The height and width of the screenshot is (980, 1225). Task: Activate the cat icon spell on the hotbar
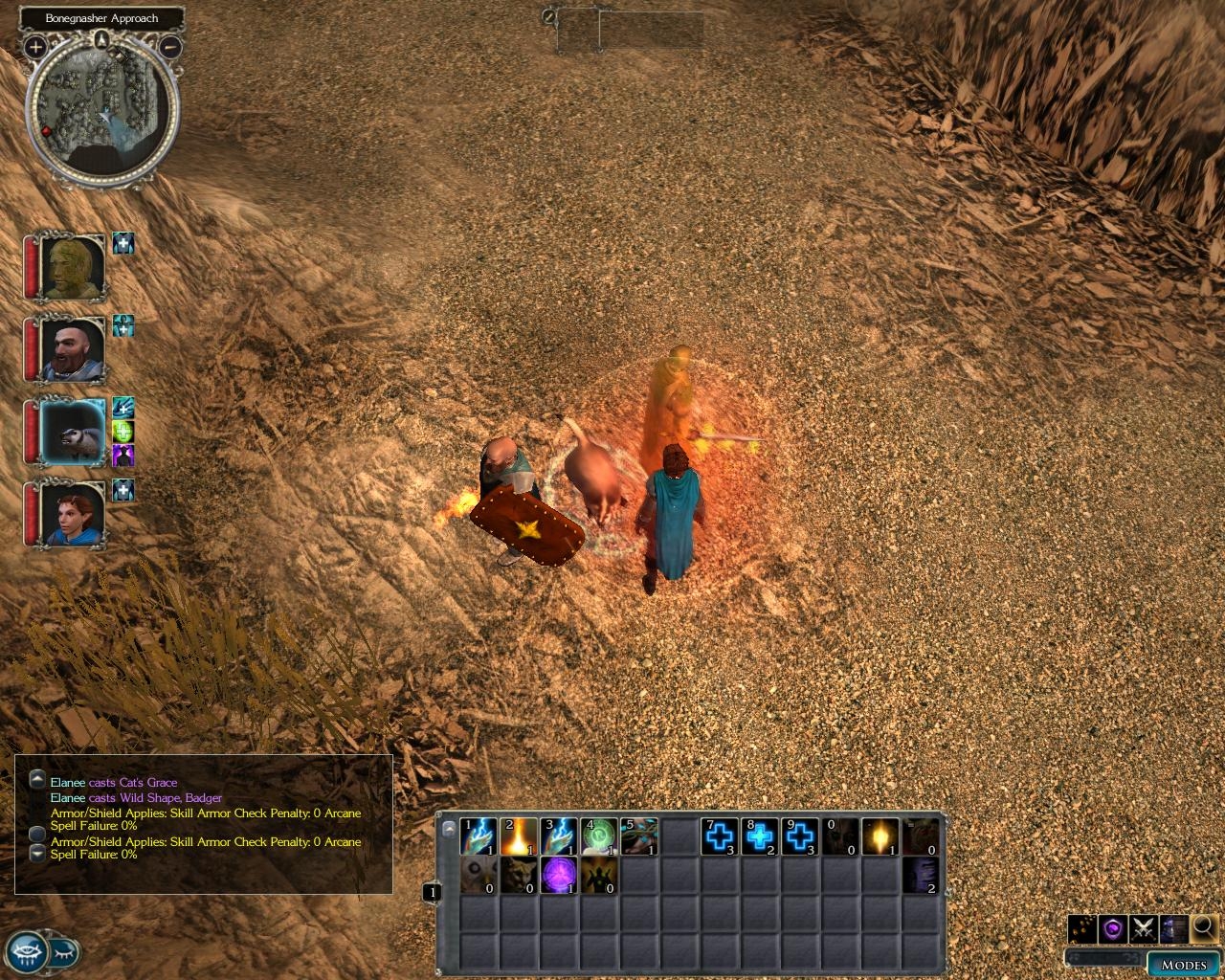point(519,876)
